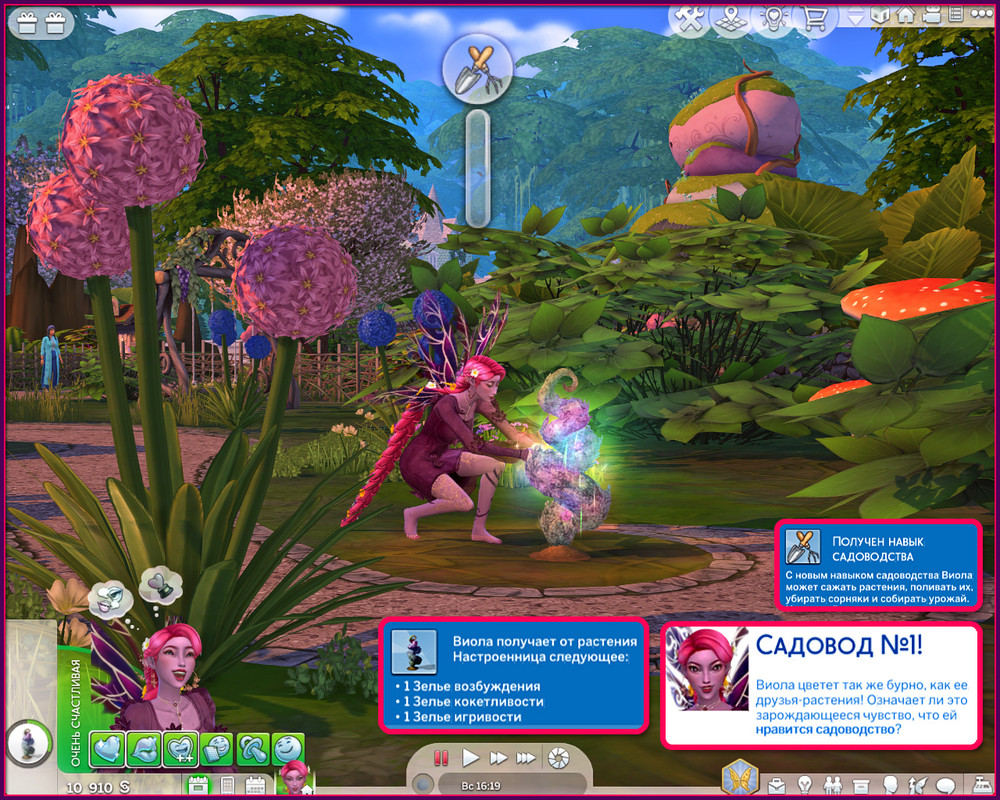The width and height of the screenshot is (1000, 800).
Task: Resume normal speed with the play button
Action: [x=471, y=758]
